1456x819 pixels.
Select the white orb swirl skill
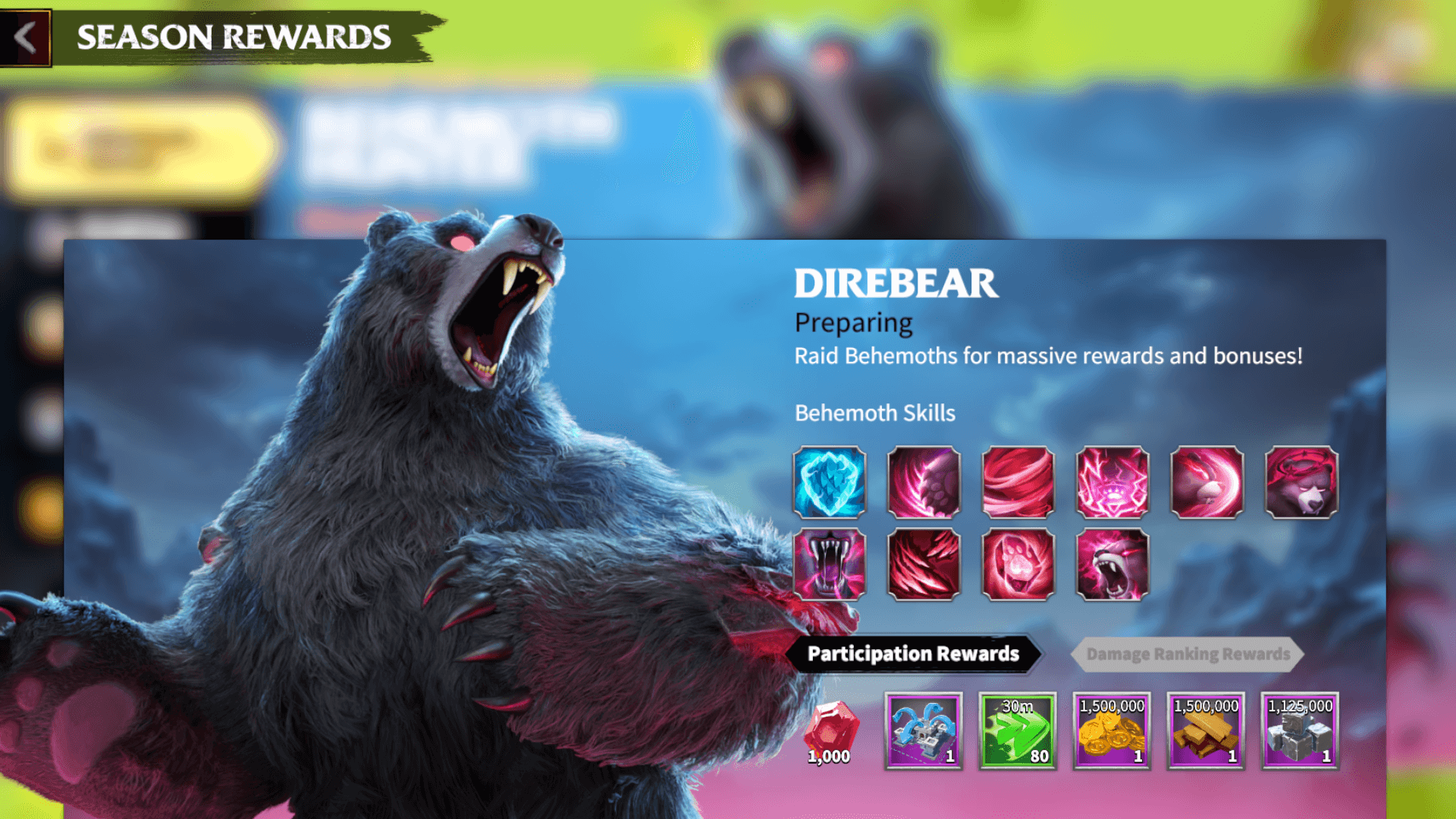pos(1207,484)
